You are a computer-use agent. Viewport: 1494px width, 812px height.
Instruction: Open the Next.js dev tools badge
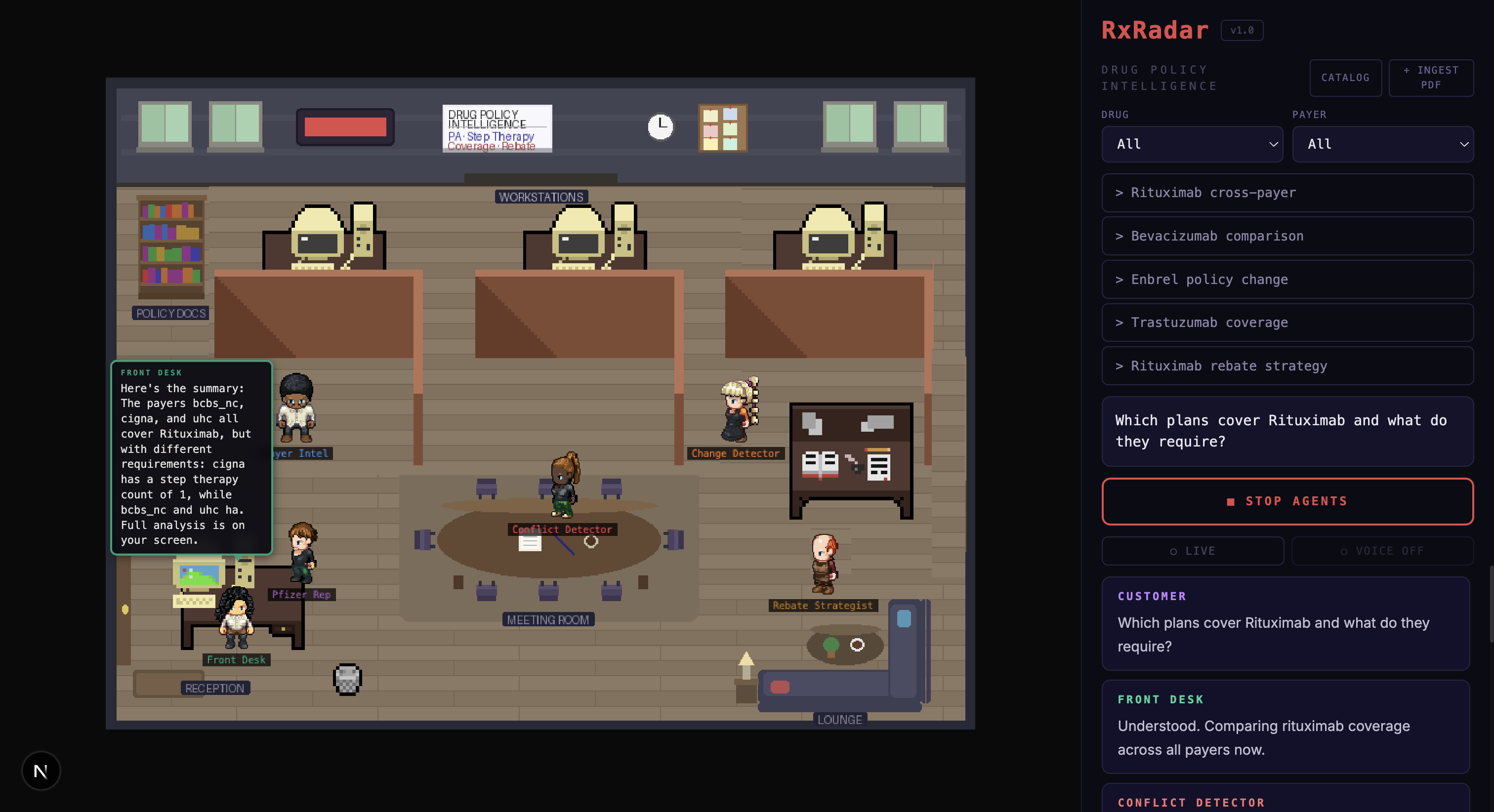tap(41, 771)
